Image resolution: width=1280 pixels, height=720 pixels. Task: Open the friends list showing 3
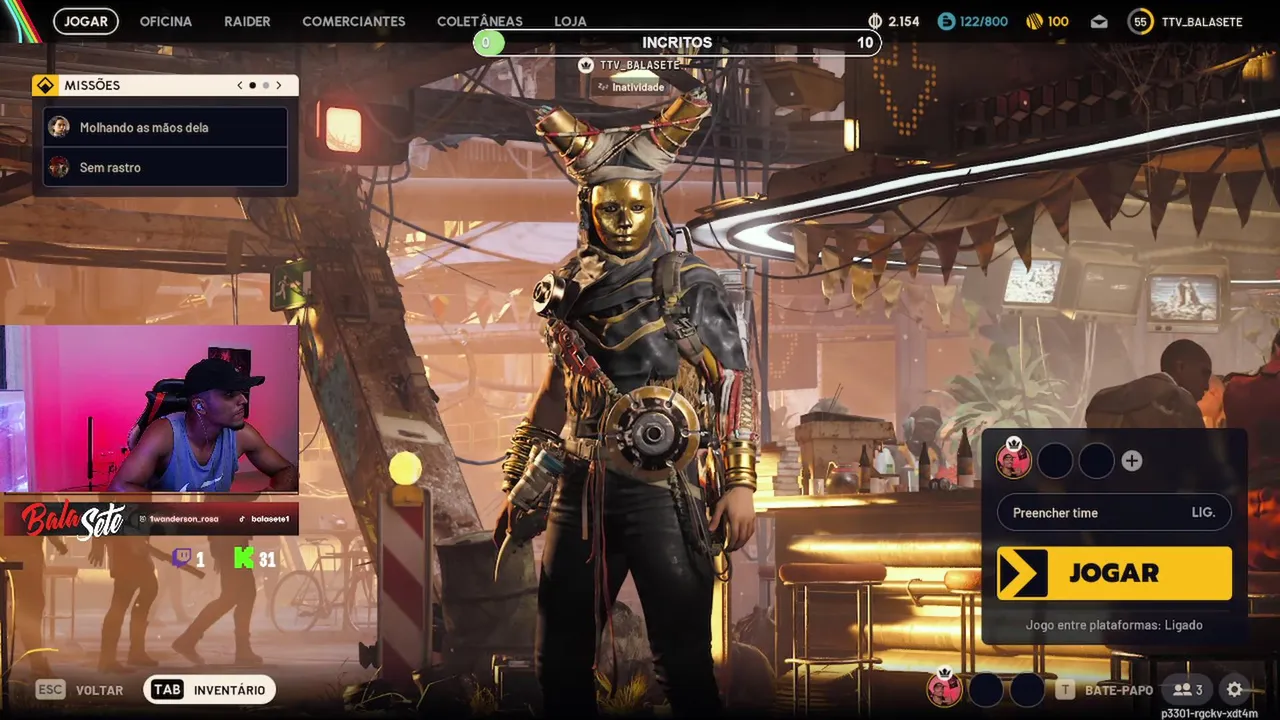click(x=1188, y=689)
